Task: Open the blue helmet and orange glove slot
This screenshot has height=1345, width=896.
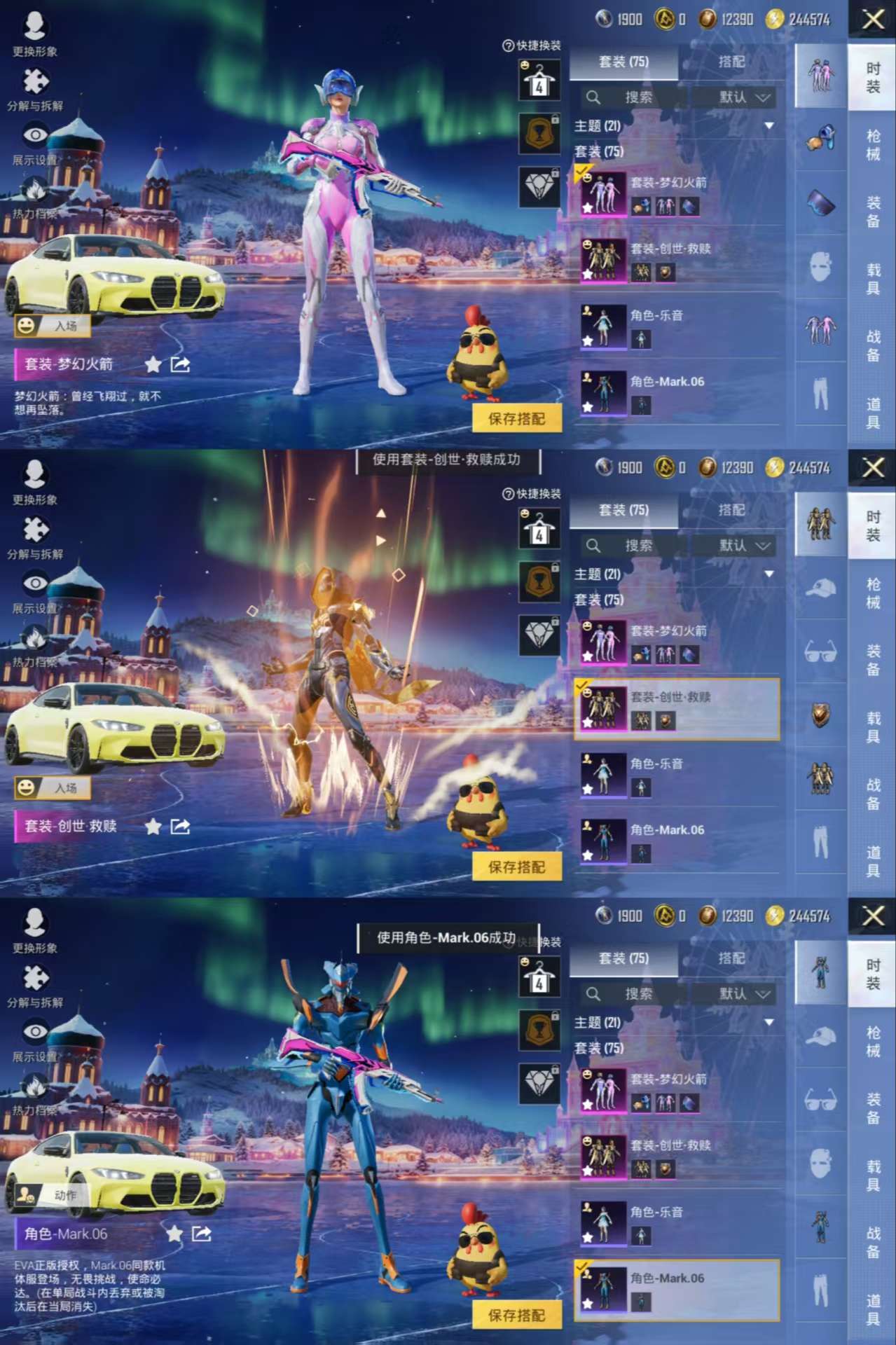Action: click(820, 138)
